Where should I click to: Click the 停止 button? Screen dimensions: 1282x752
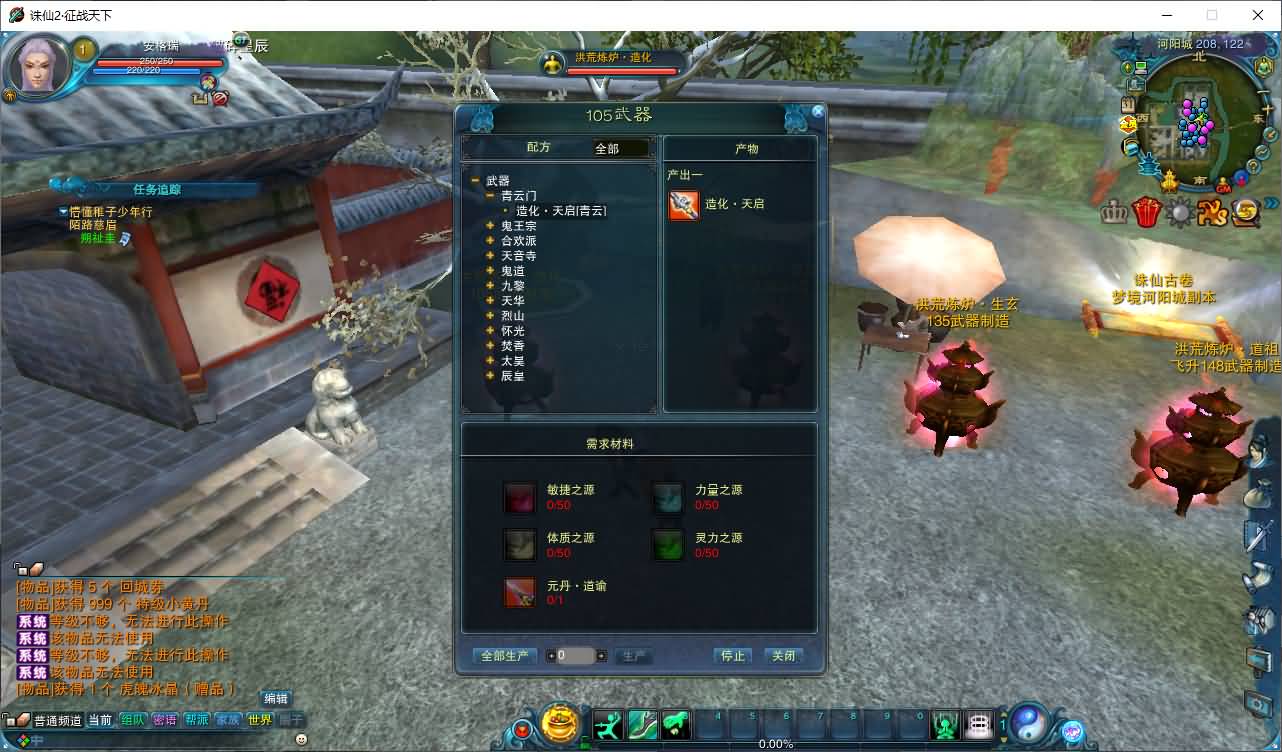[733, 656]
